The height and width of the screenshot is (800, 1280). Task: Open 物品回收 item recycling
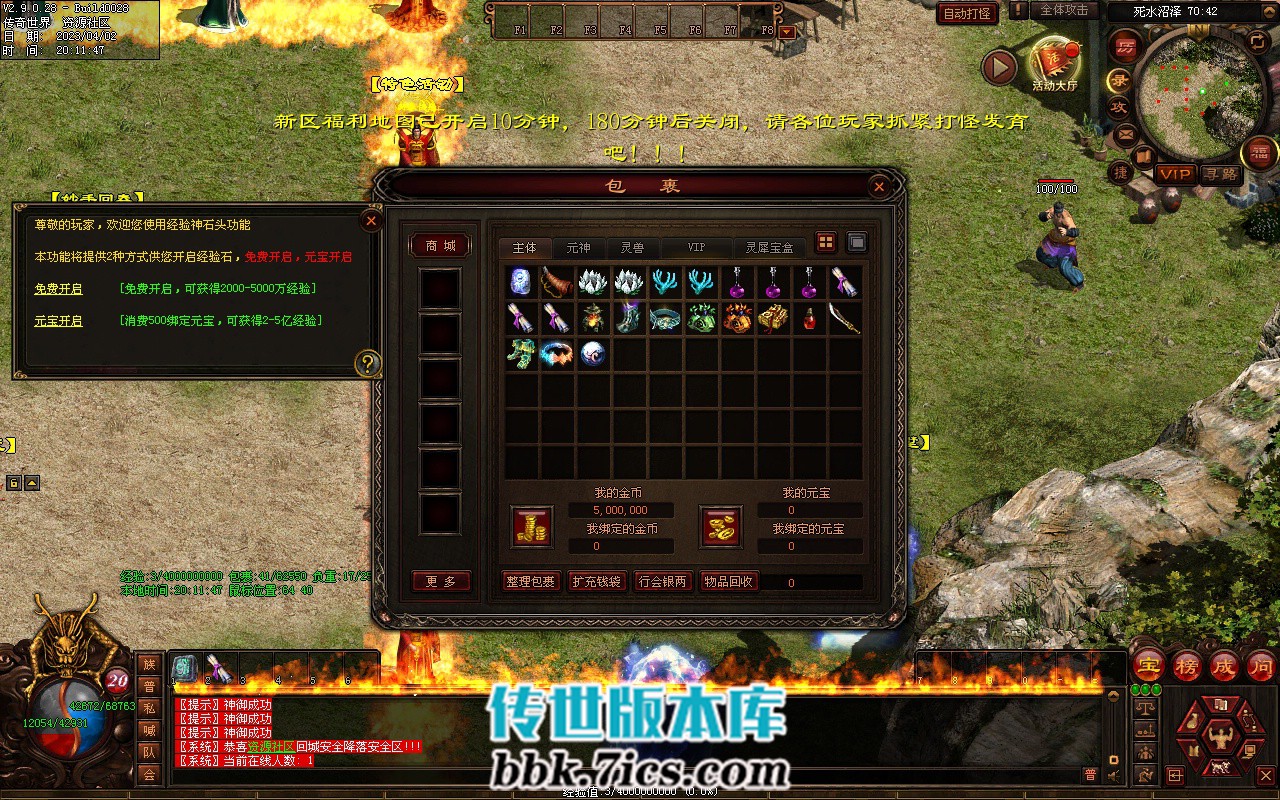tap(728, 581)
